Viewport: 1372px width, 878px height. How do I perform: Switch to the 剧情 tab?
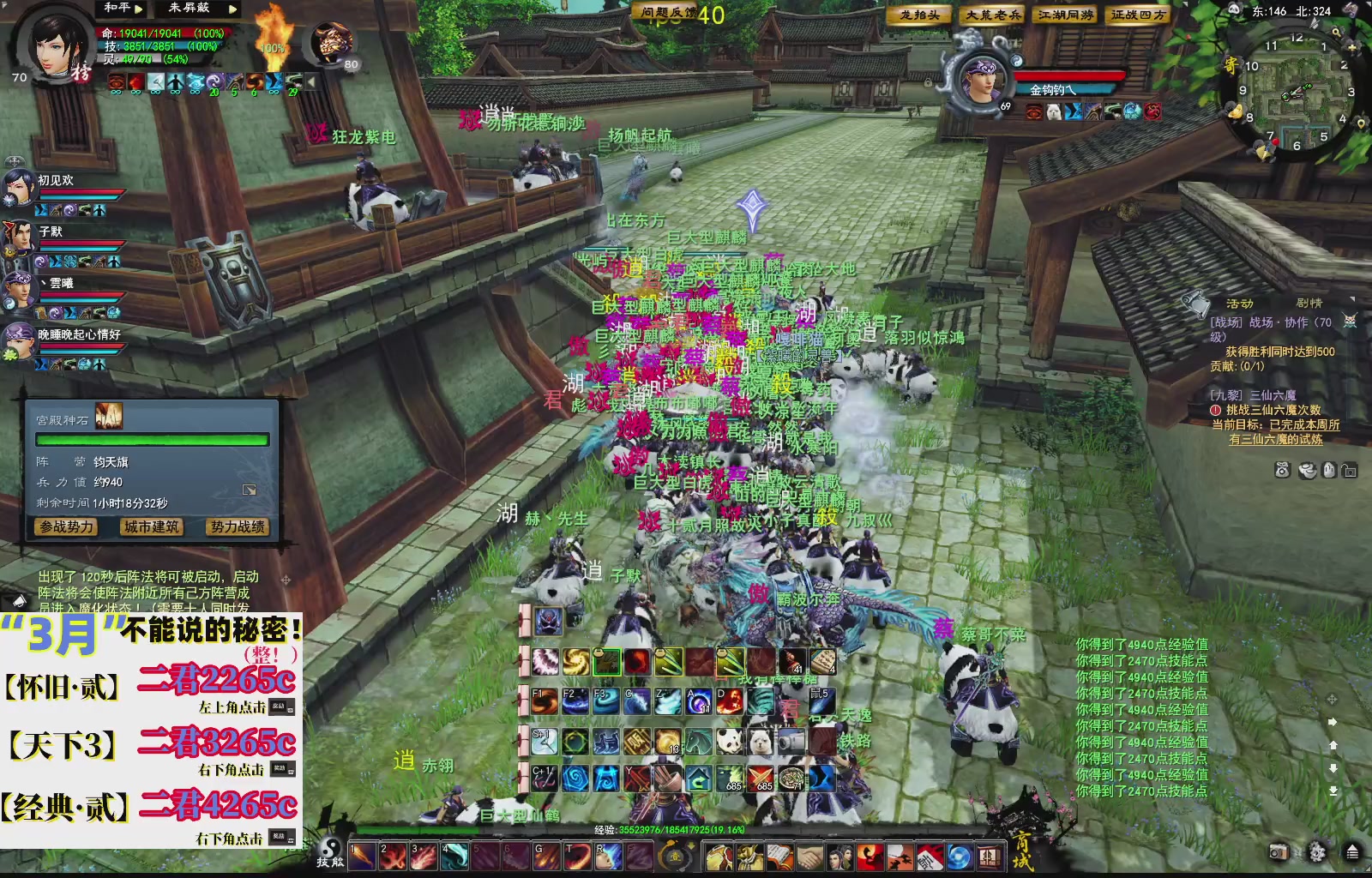1309,303
